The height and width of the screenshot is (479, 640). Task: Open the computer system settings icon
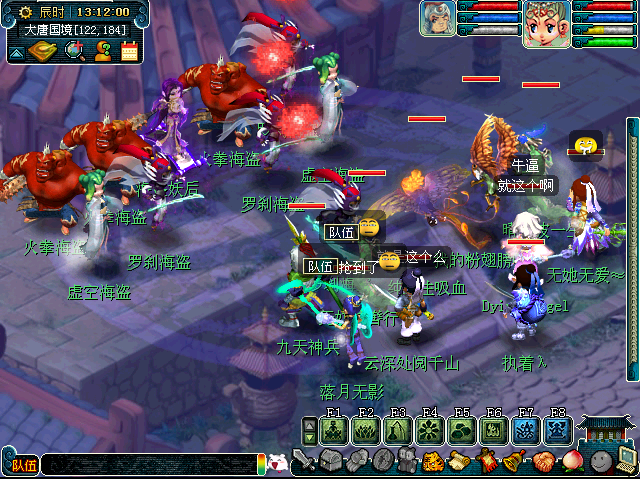coord(627,460)
